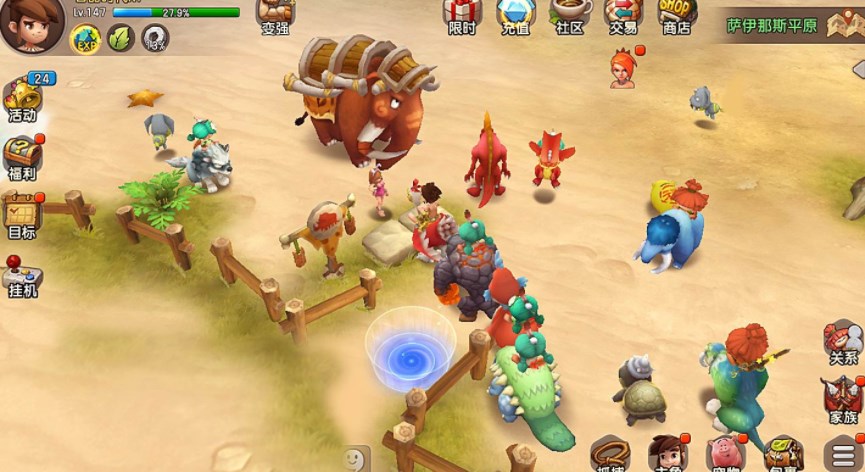Open the pink pig pet menu
This screenshot has height=472, width=865.
click(726, 454)
